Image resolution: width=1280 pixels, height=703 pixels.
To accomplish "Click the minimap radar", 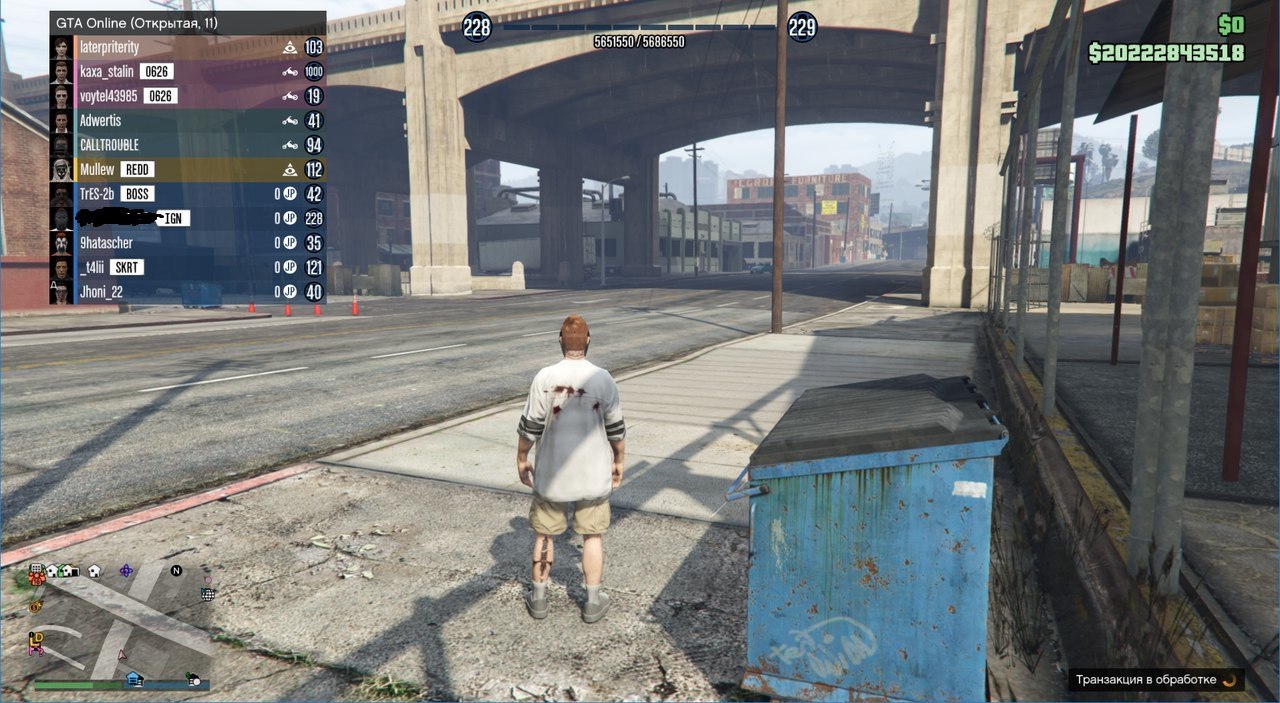I will click(x=122, y=620).
